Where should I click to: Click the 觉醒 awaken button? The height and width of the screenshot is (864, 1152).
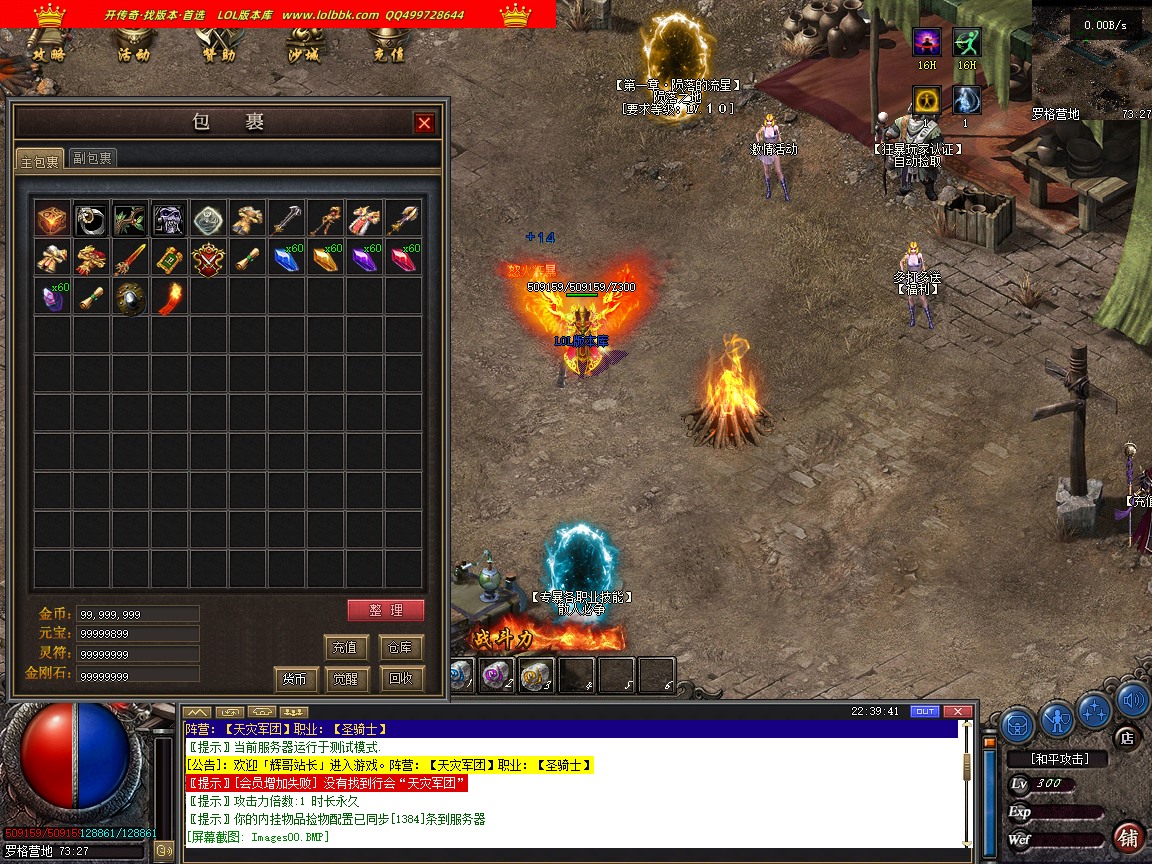point(347,679)
